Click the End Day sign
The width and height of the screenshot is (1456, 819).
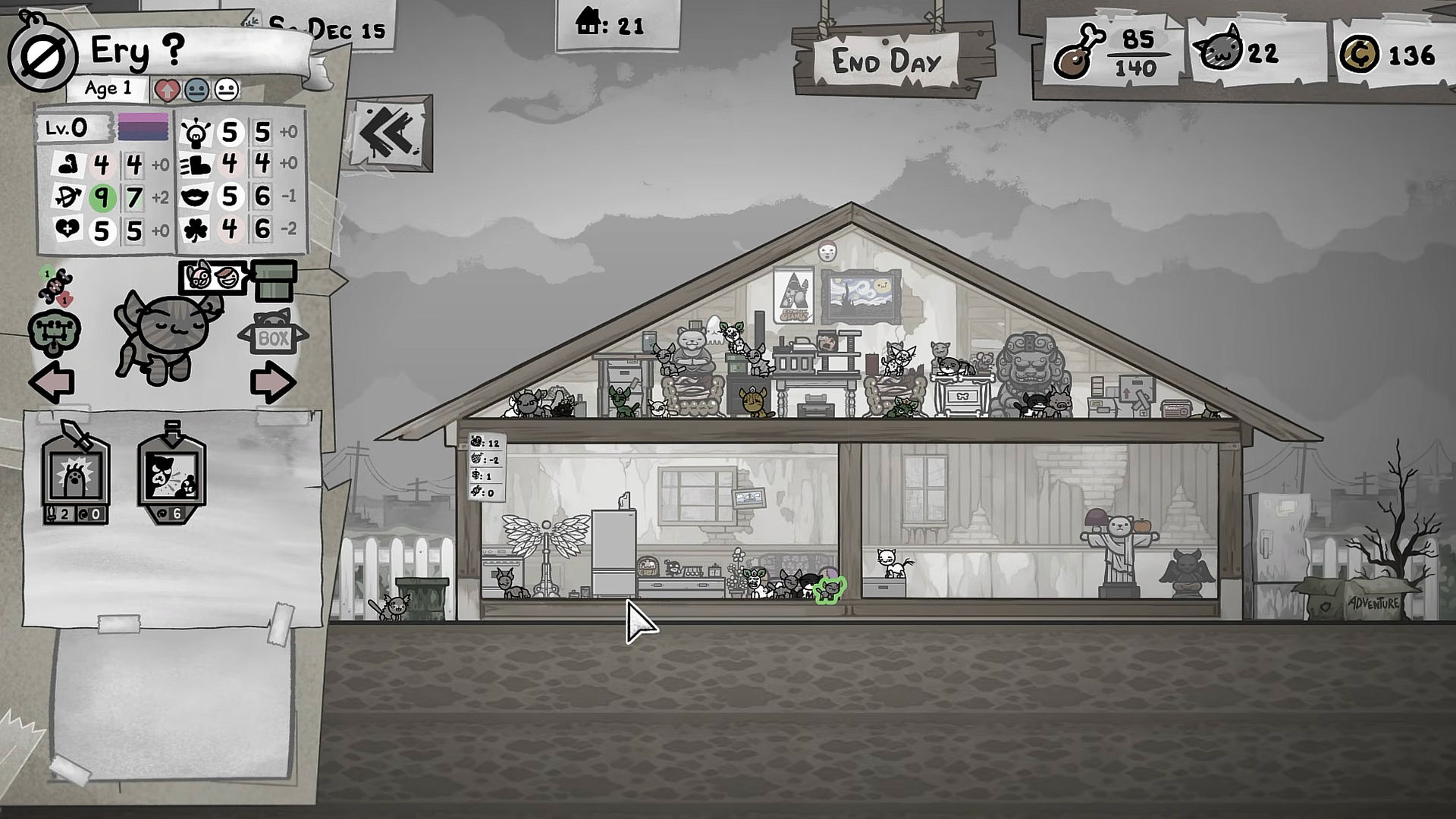(886, 62)
